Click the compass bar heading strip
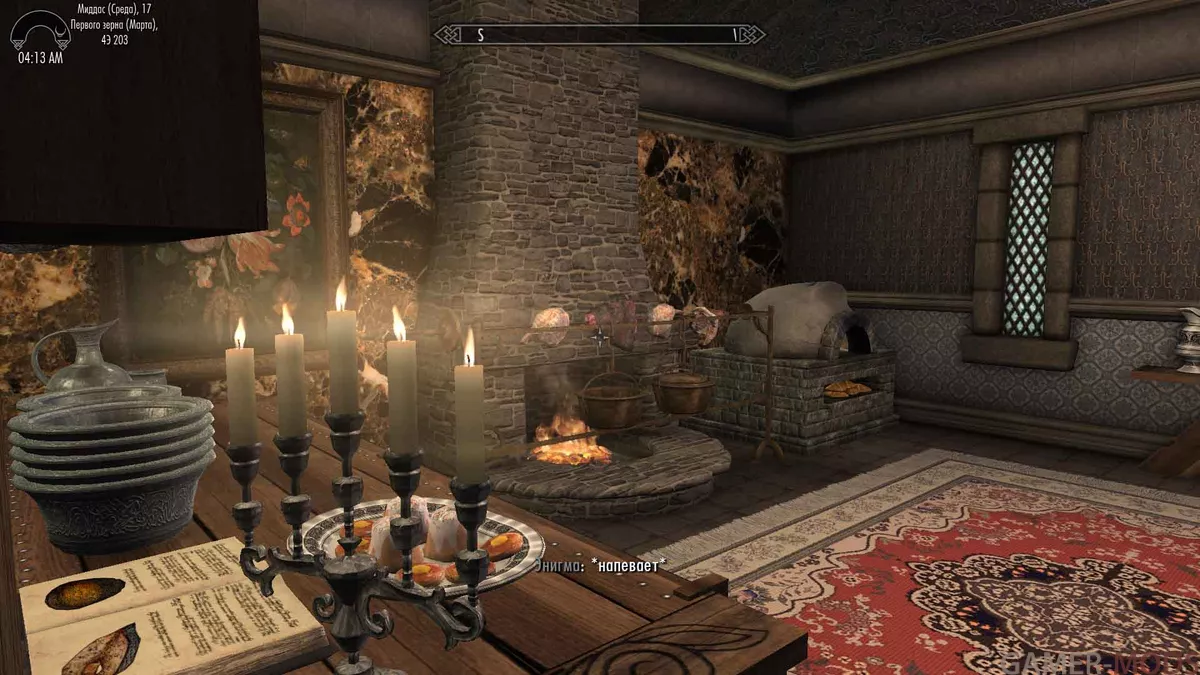Viewport: 1200px width, 675px height. pos(600,34)
